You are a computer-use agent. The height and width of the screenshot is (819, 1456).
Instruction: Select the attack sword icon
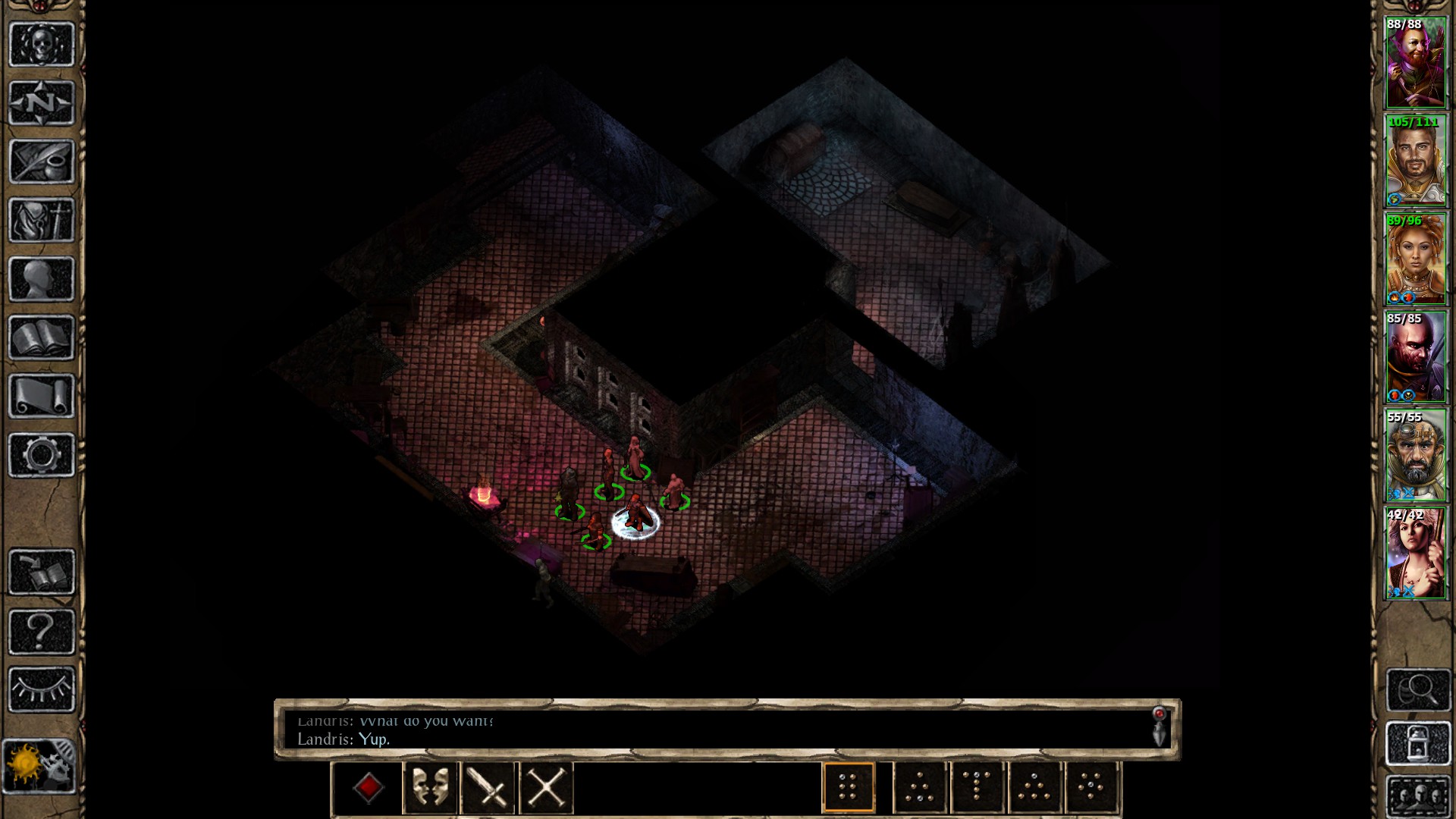[x=487, y=787]
